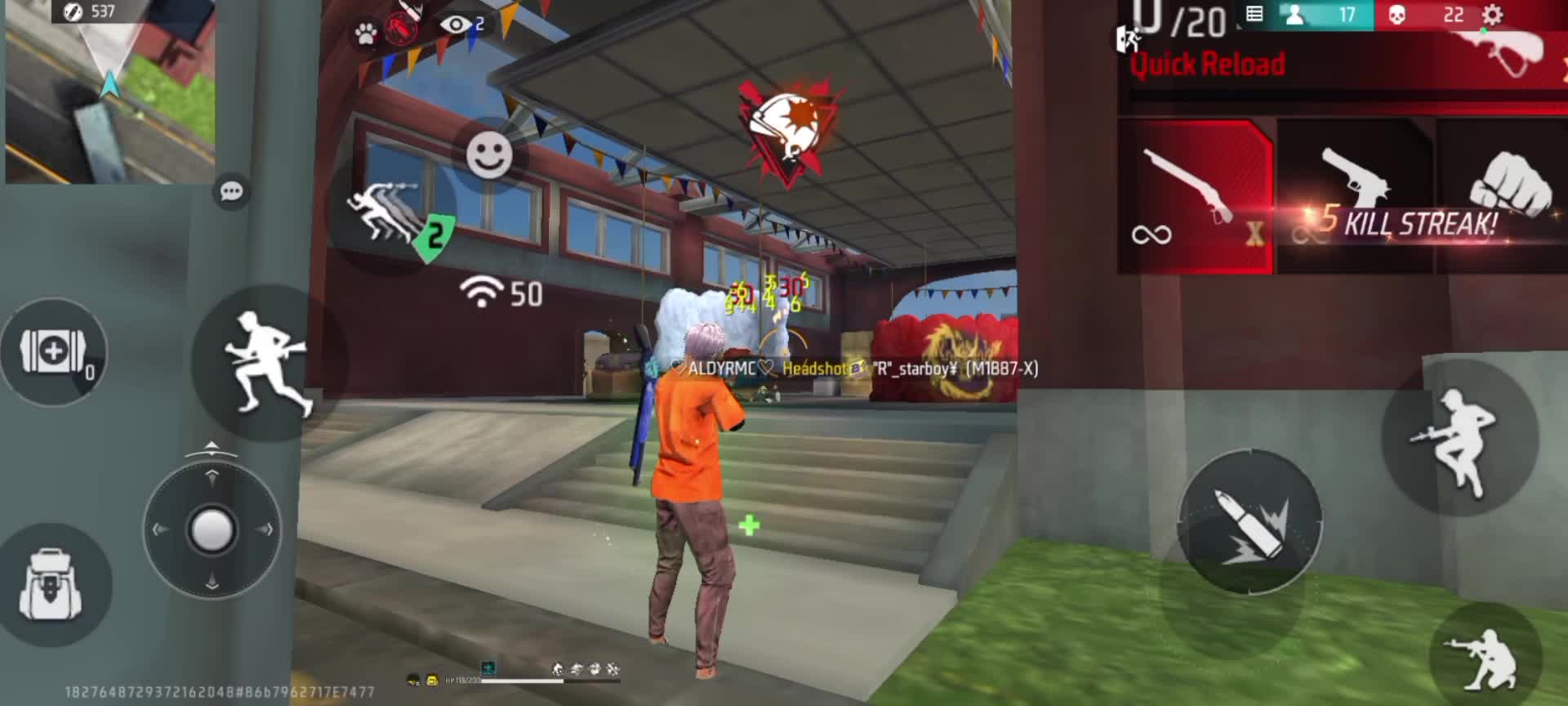Expand the scoreboard list icon

click(1255, 15)
